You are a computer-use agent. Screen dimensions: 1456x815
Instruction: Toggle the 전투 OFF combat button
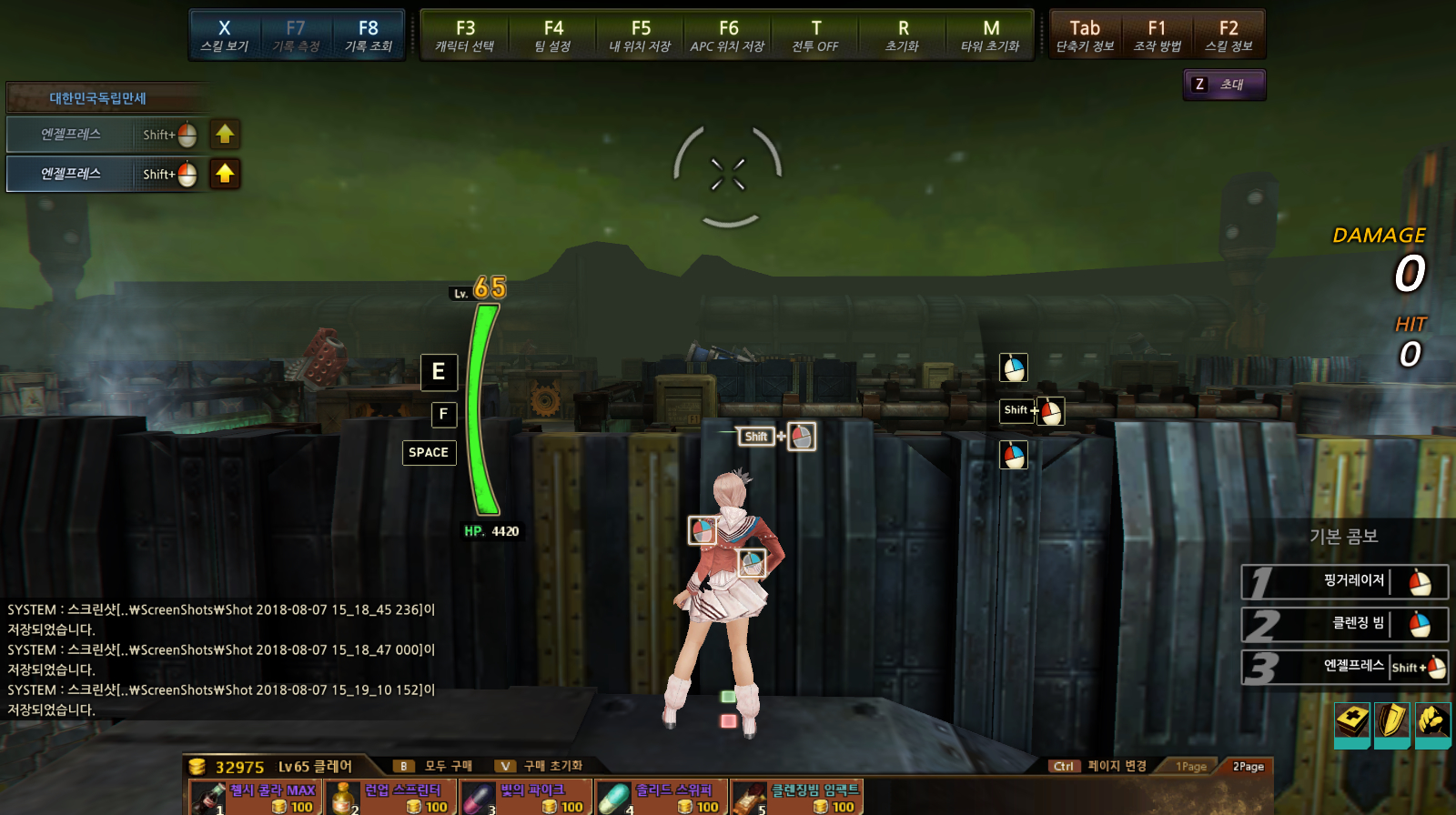pos(815,35)
